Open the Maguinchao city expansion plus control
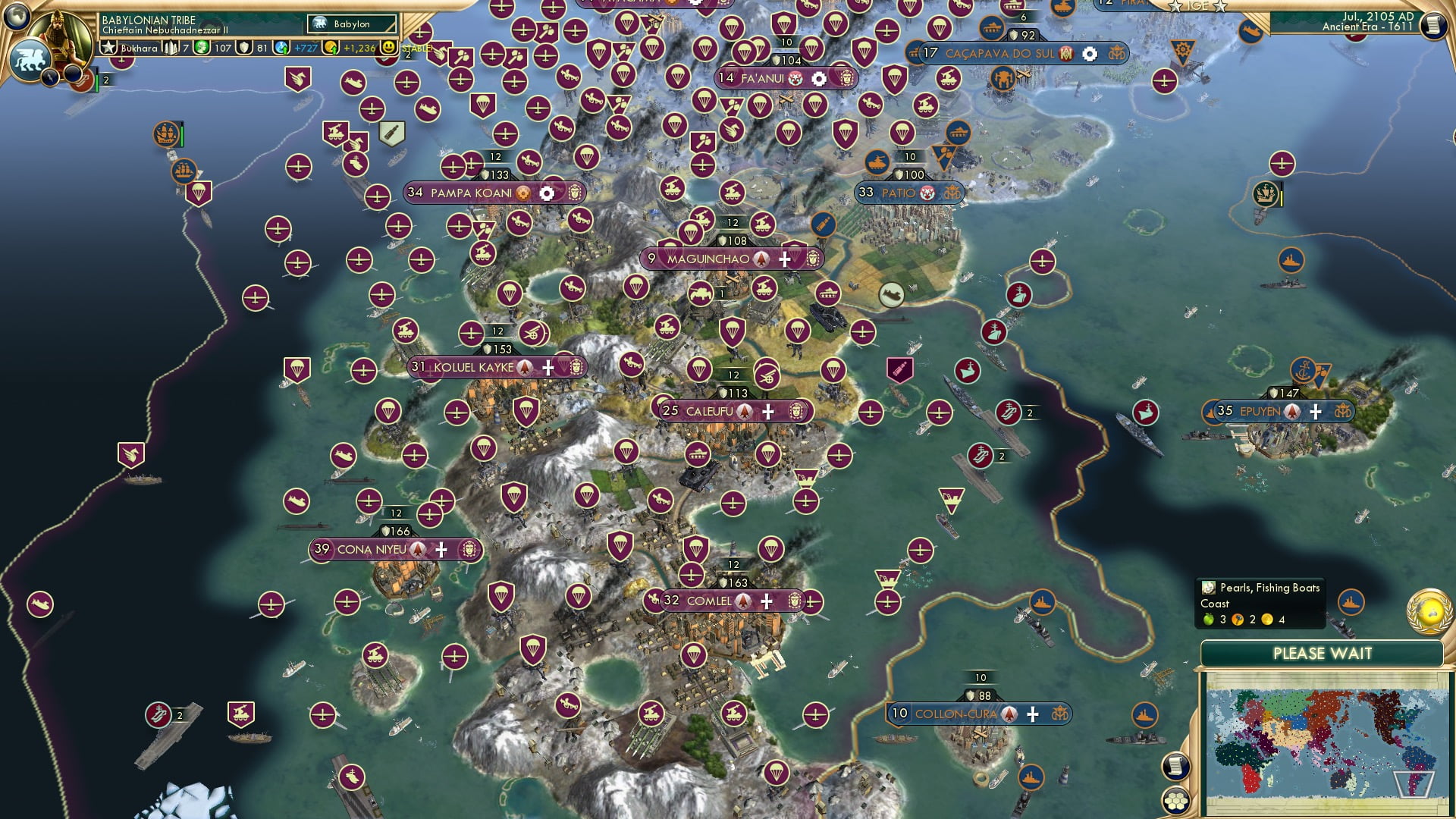 (x=784, y=259)
